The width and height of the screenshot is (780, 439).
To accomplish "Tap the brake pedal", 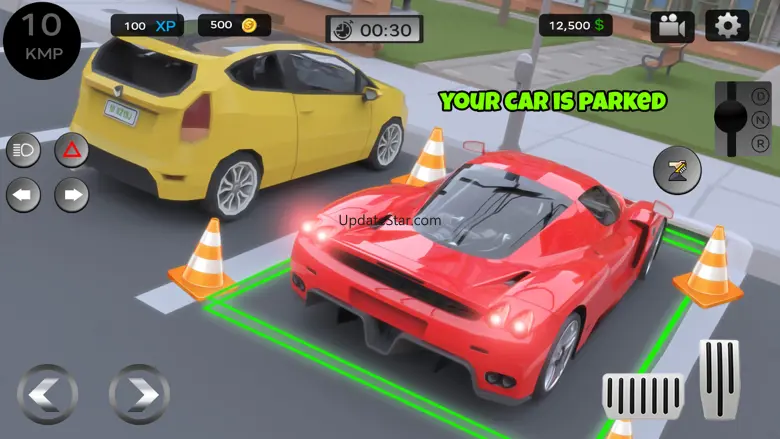I will tap(642, 397).
